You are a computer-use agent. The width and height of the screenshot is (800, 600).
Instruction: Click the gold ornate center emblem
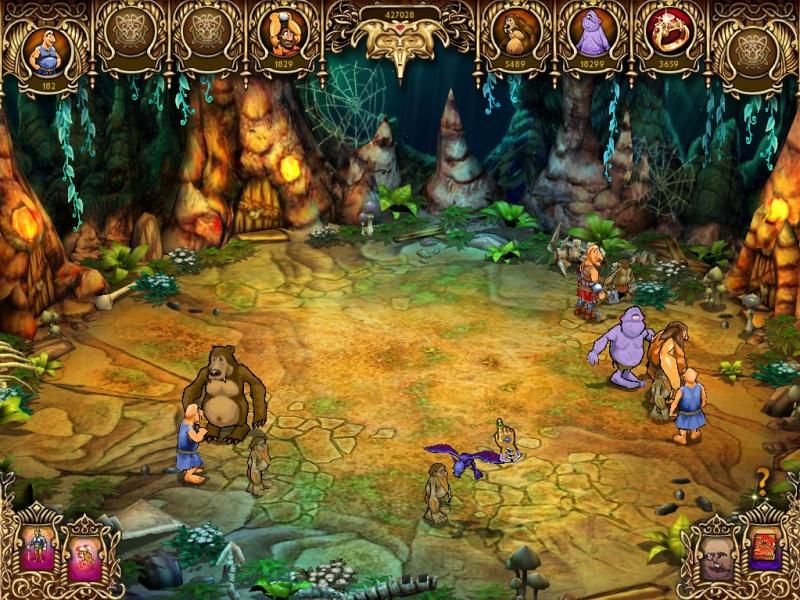click(x=400, y=42)
